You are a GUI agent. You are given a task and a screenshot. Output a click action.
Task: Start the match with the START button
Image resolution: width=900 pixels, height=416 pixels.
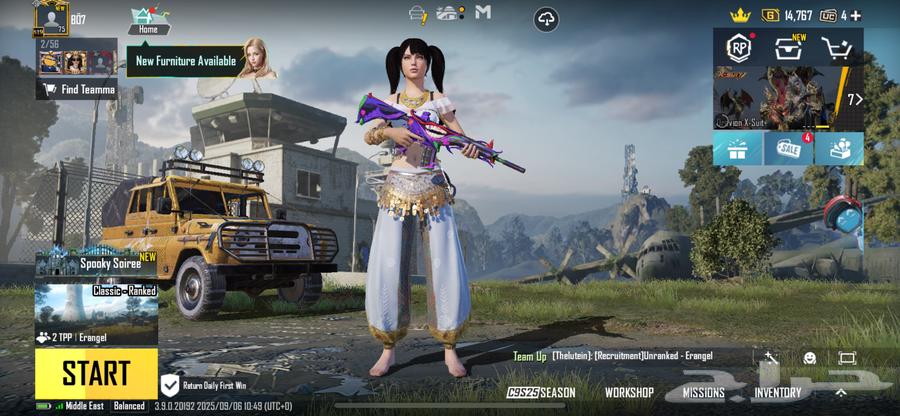point(96,373)
